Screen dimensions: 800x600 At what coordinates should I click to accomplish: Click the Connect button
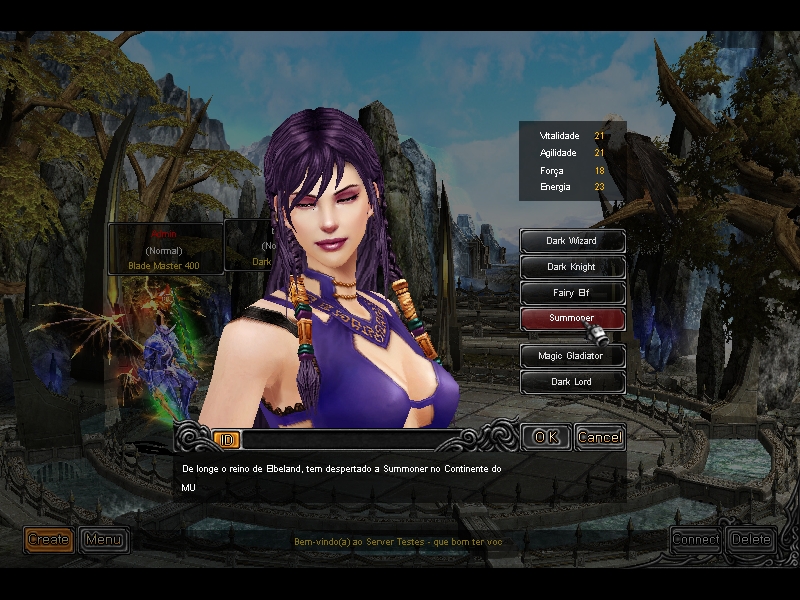point(696,539)
